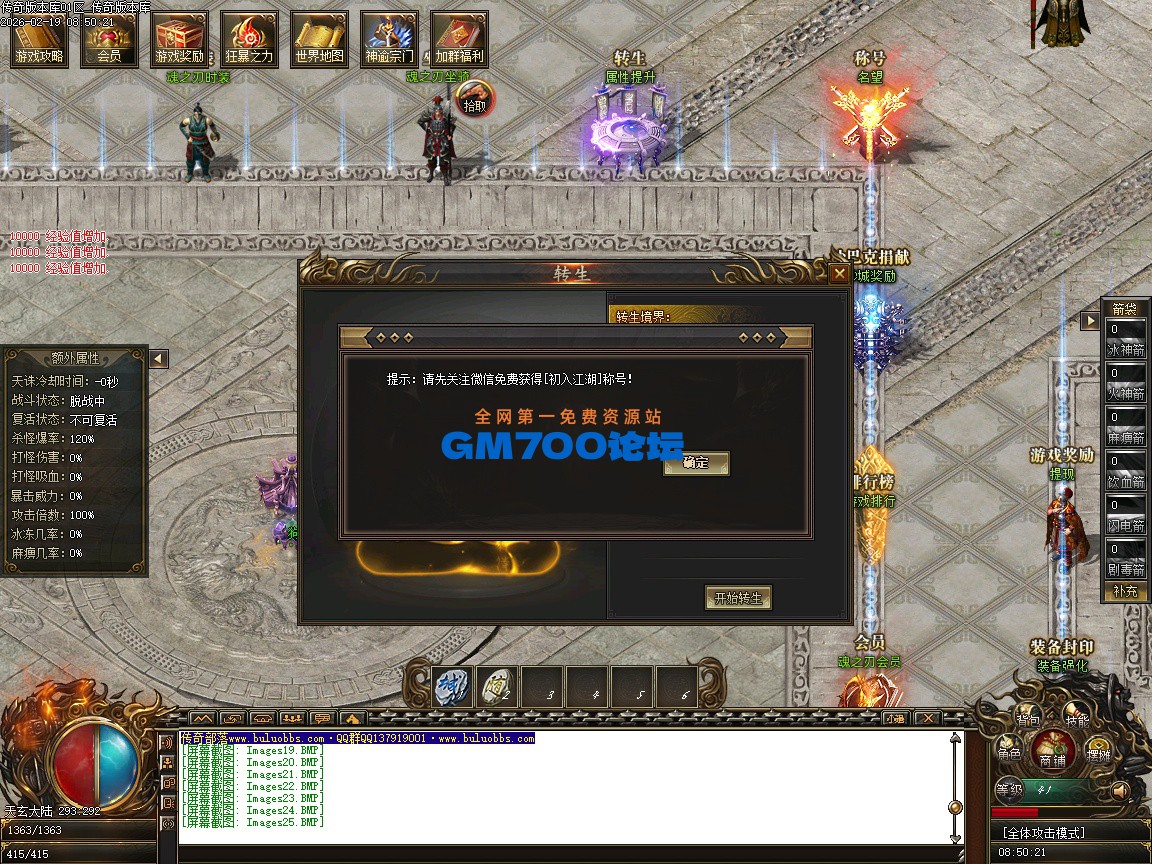The width and height of the screenshot is (1152, 864).
Task: Open the 商铺 shop
Action: [1052, 750]
